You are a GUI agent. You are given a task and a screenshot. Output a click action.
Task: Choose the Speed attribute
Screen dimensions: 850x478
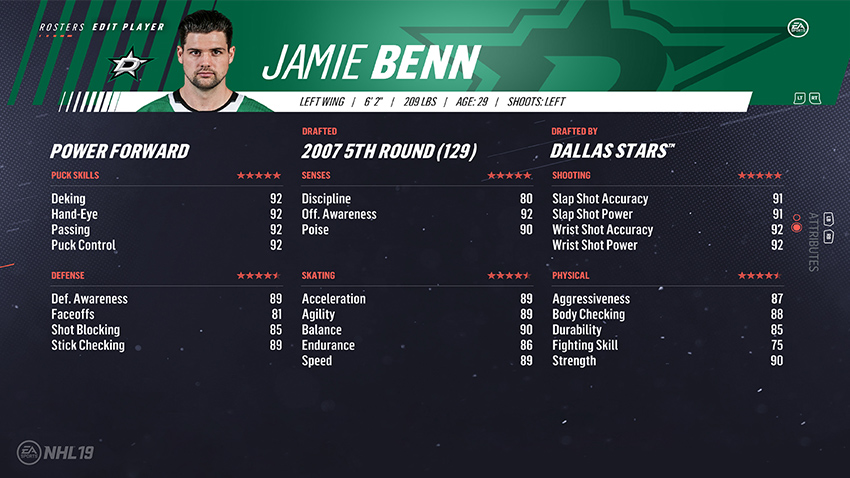pyautogui.click(x=416, y=361)
